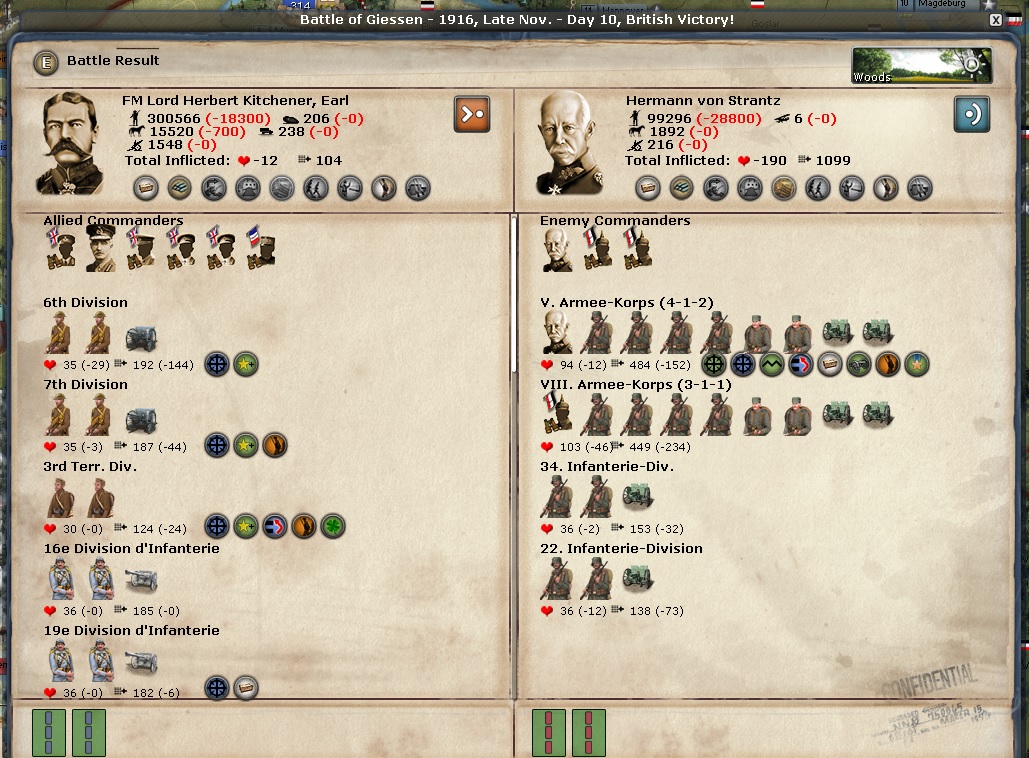The width and height of the screenshot is (1029, 758).
Task: Choose the 3rd Terr. Div. entry
Action: coord(90,467)
